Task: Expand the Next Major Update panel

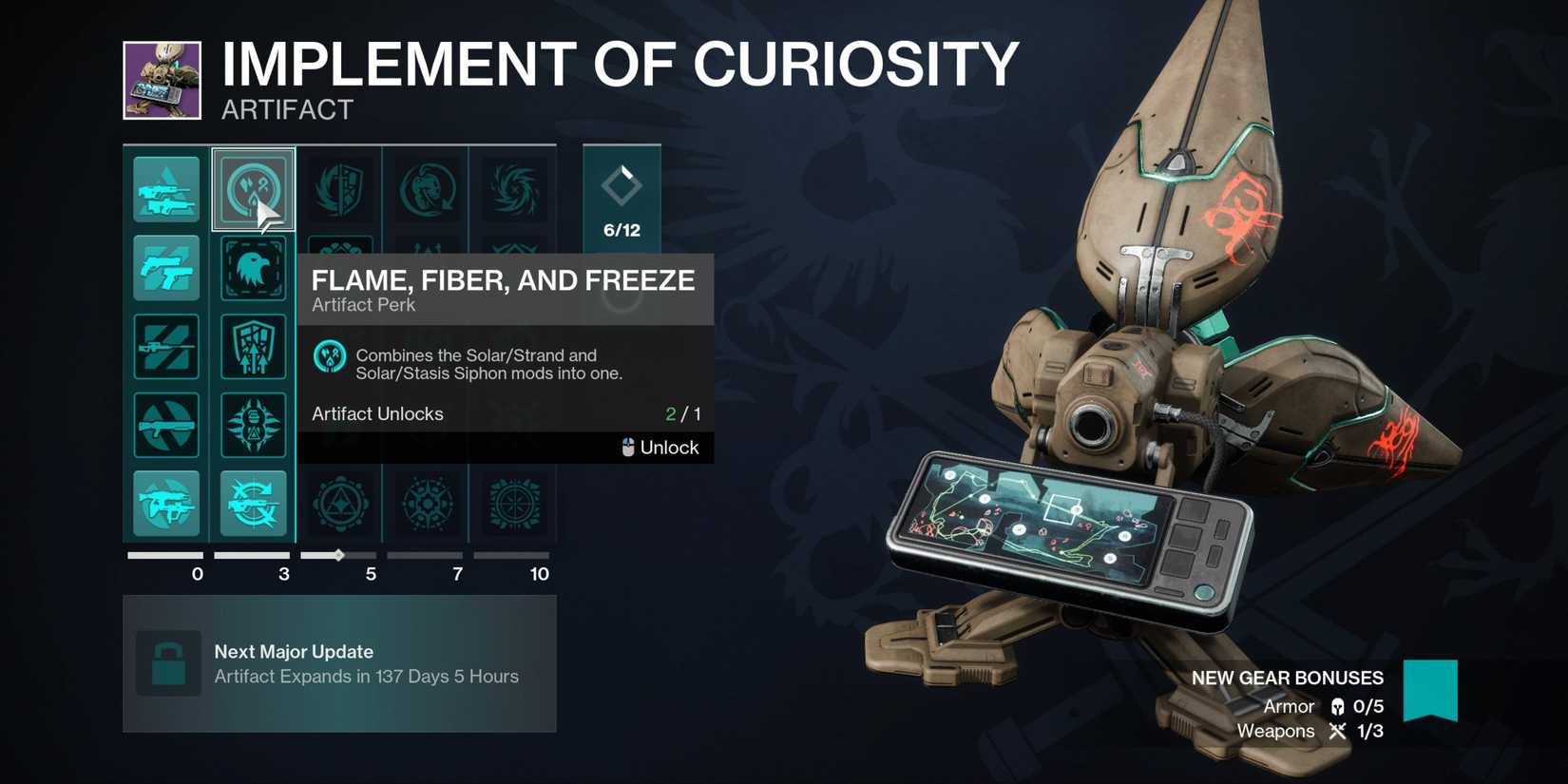Action: coord(339,663)
